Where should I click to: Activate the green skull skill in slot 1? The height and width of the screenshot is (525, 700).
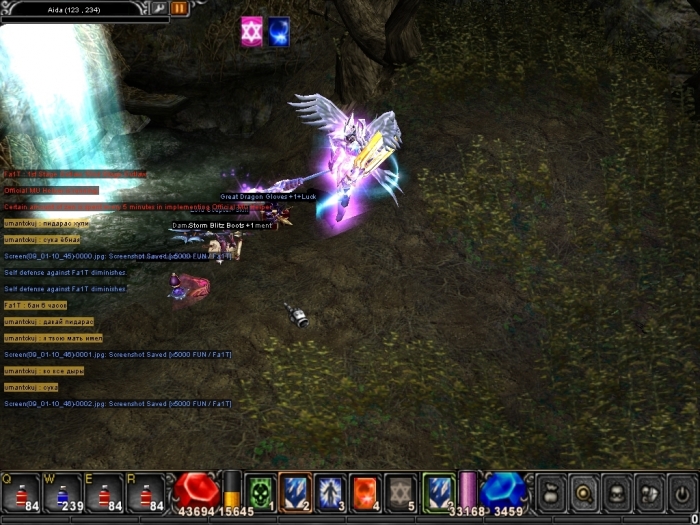(x=260, y=491)
